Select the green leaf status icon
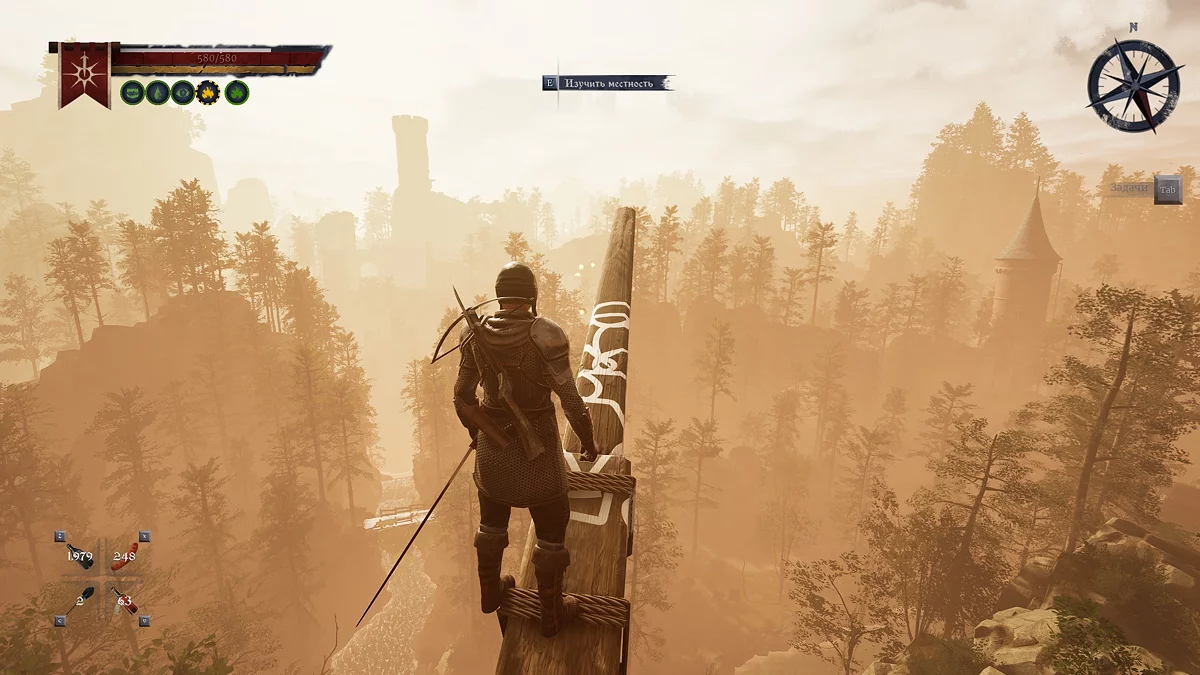This screenshot has height=675, width=1200. (x=236, y=93)
